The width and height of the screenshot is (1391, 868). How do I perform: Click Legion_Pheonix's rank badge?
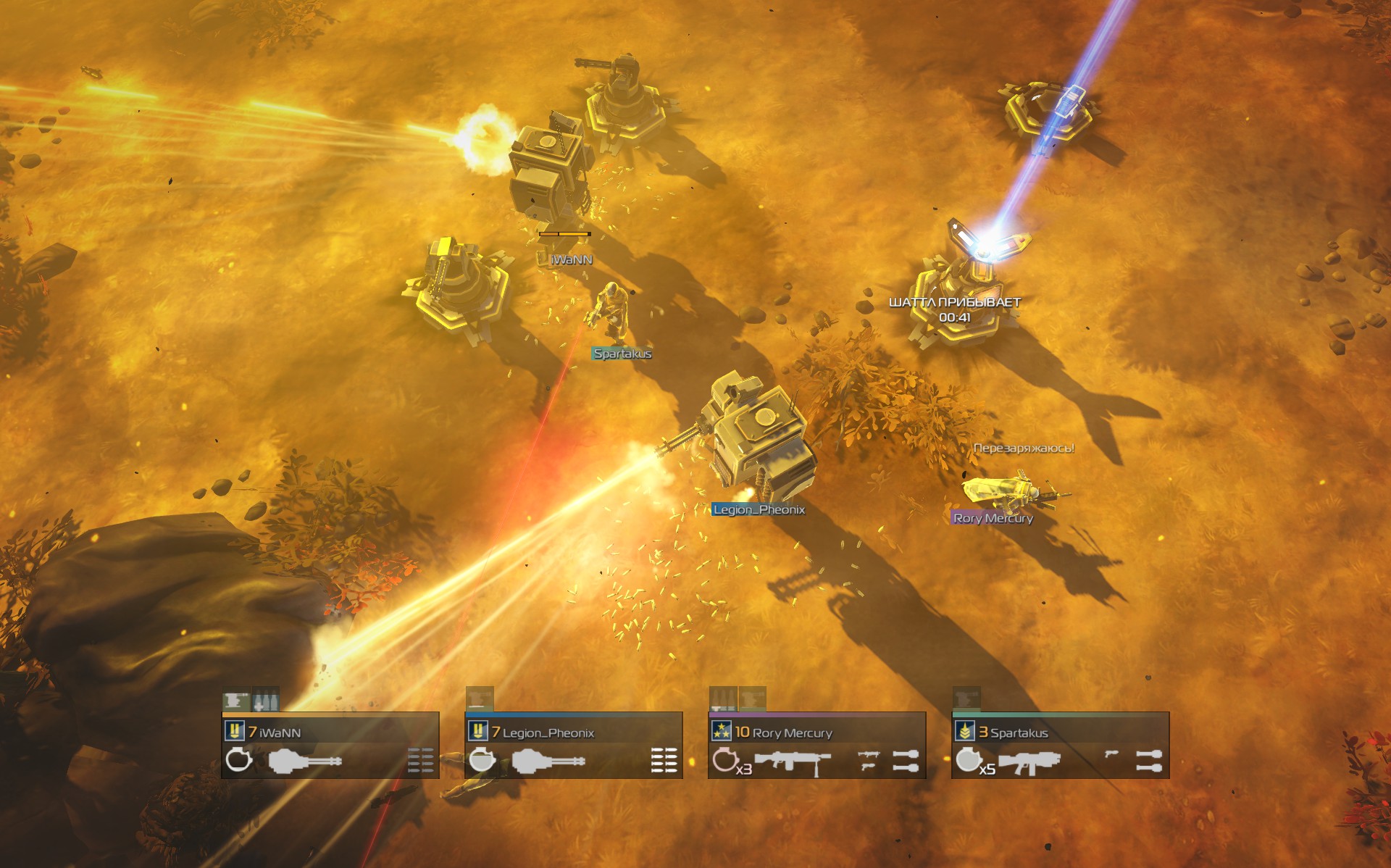[x=477, y=731]
